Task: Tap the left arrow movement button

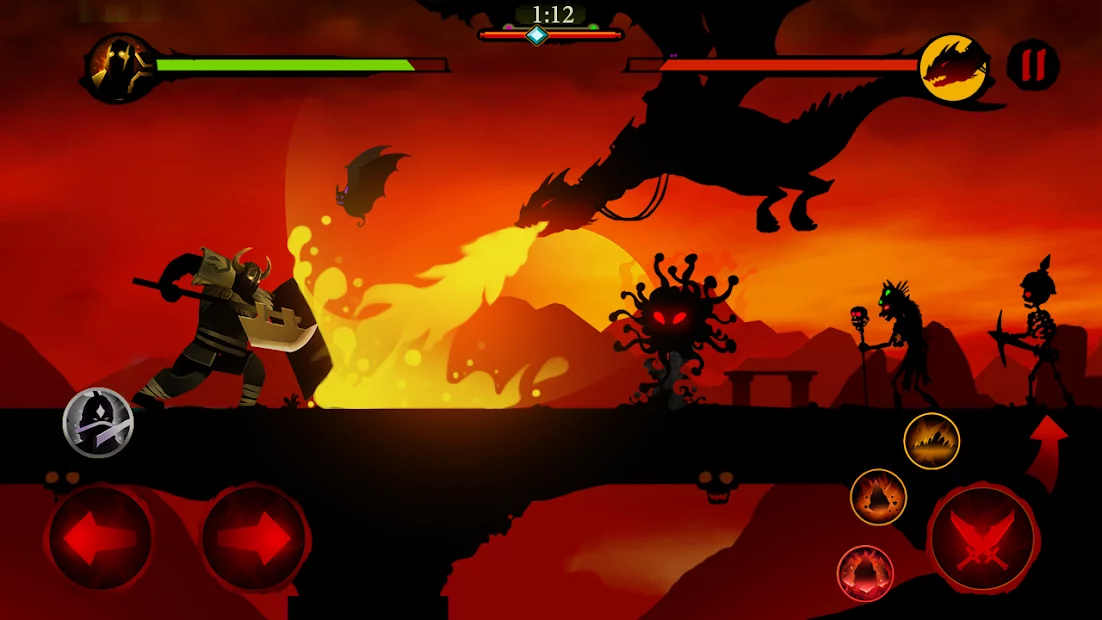Action: tap(99, 538)
